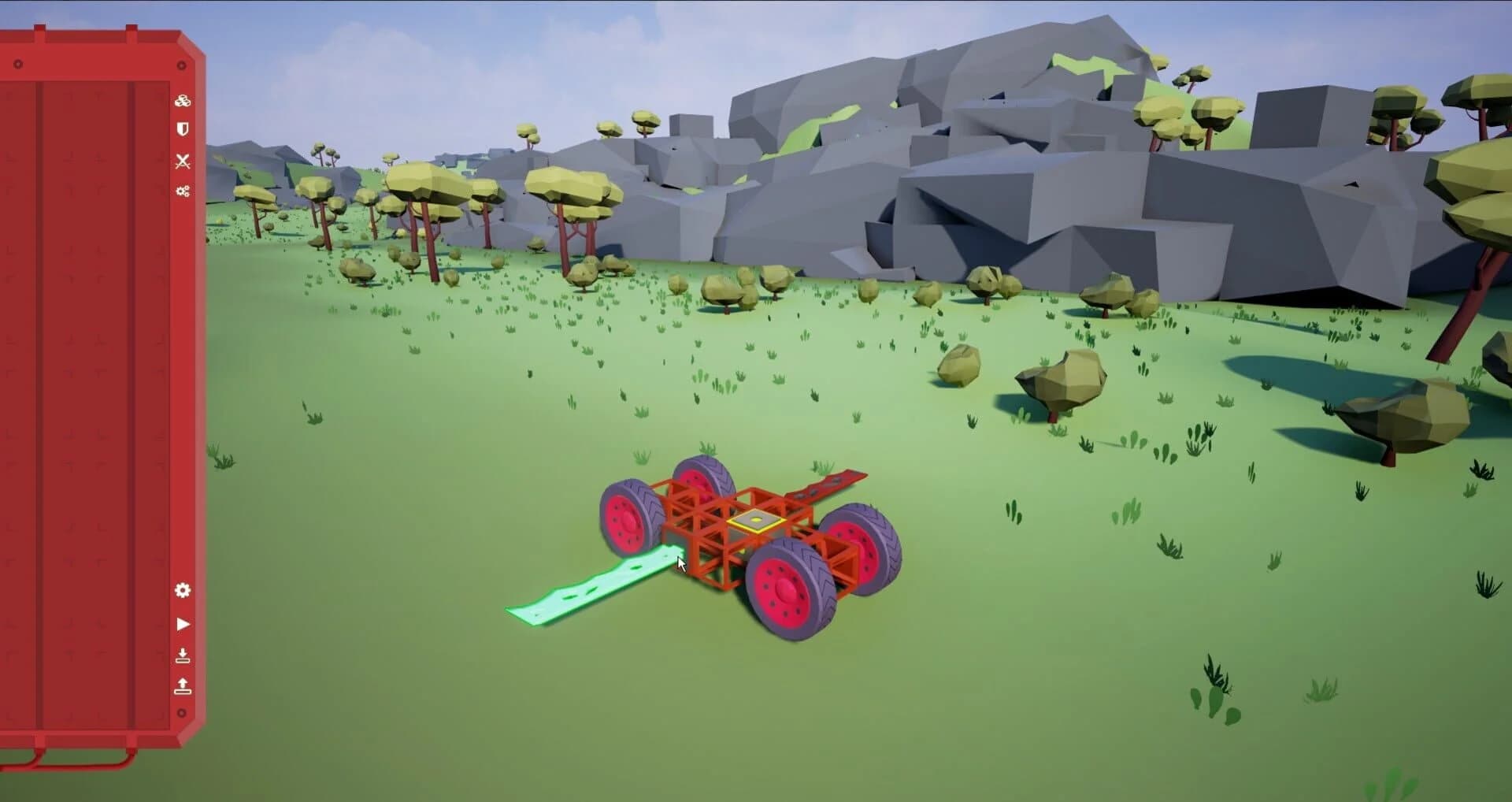1512x802 pixels.
Task: Open the gears mechanical parts category
Action: 183,190
